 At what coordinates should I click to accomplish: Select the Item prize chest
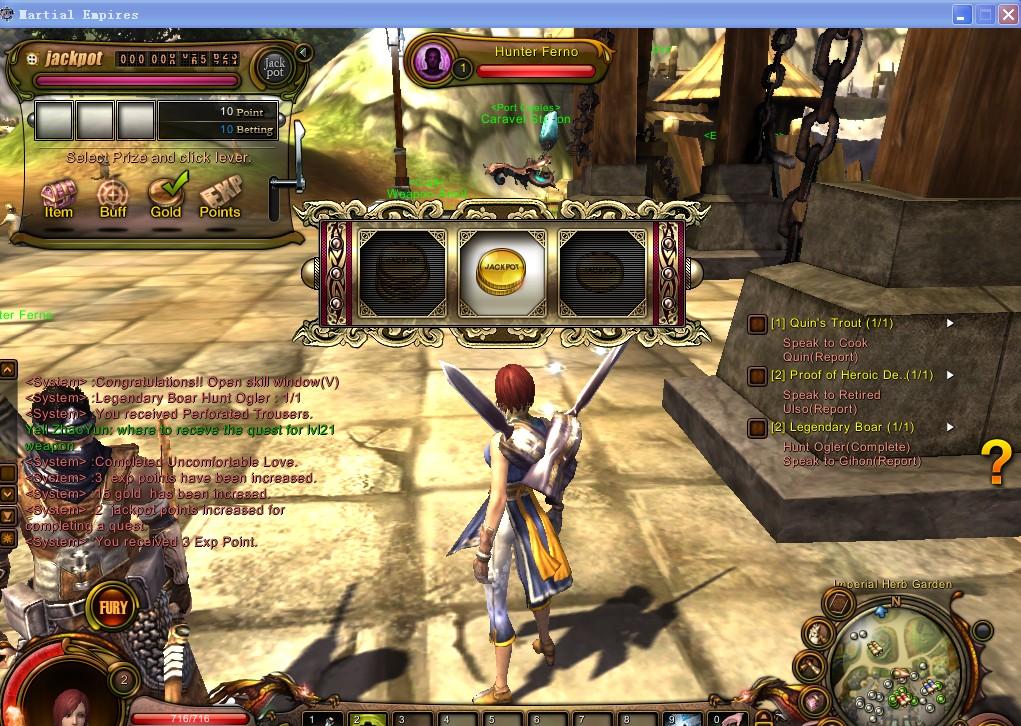point(59,193)
